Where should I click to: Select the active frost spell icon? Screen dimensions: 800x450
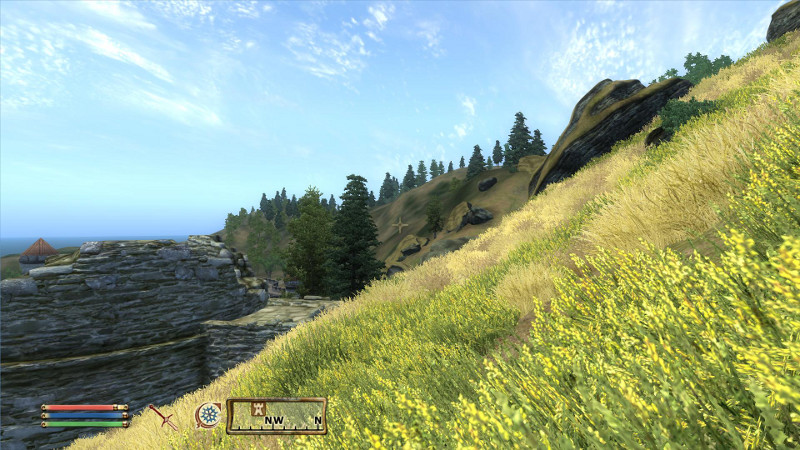[208, 415]
